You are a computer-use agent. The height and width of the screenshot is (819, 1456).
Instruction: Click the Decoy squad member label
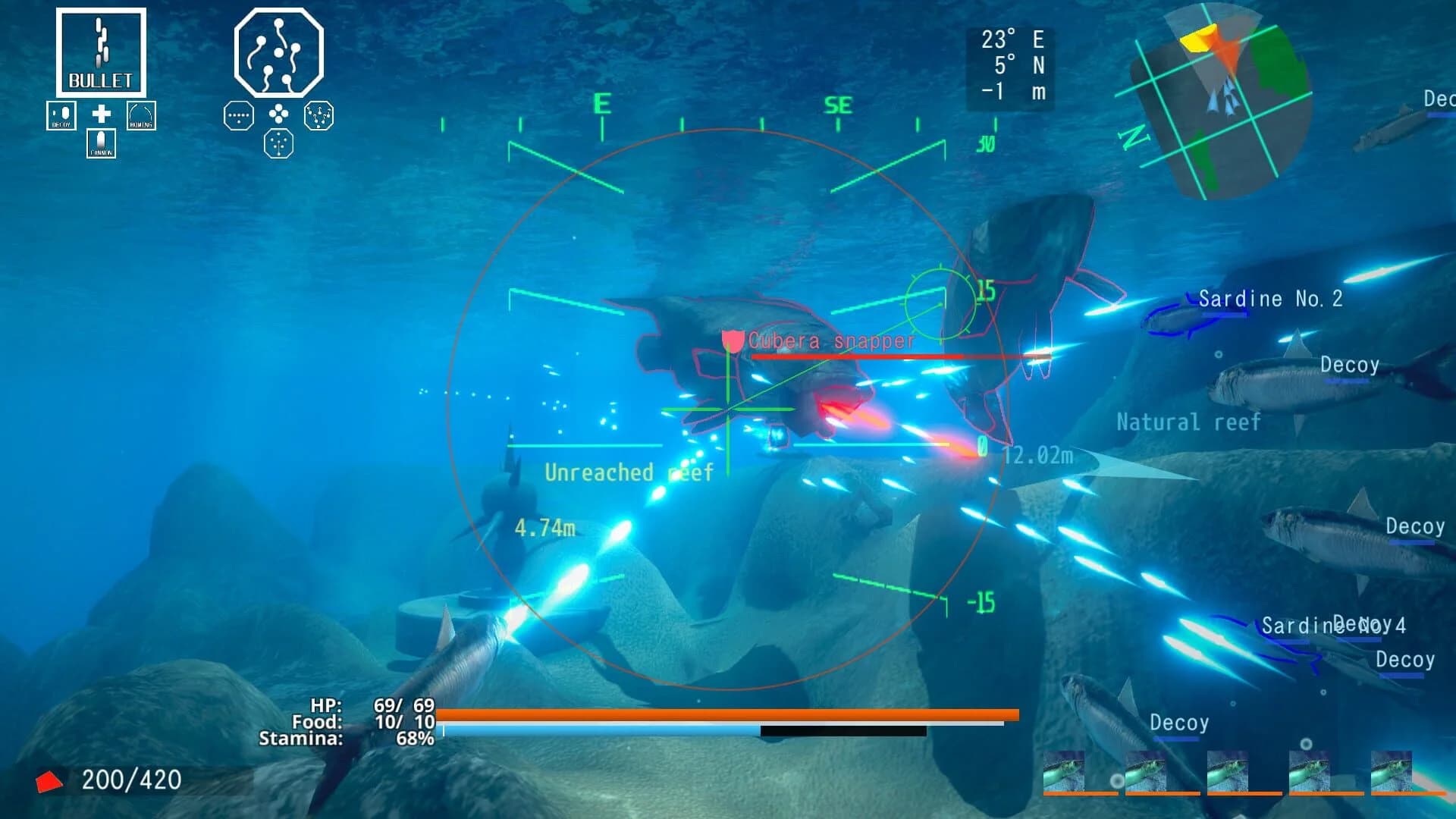tap(1349, 365)
